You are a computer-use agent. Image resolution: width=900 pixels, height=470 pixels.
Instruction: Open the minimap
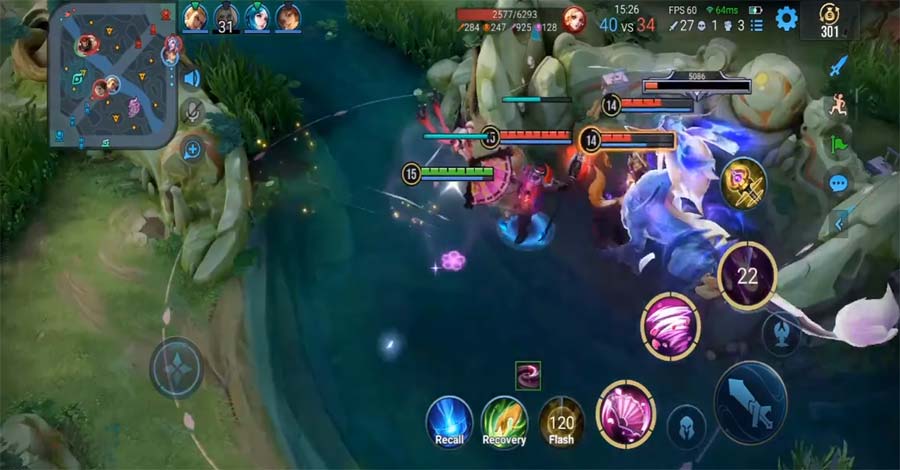click(113, 75)
